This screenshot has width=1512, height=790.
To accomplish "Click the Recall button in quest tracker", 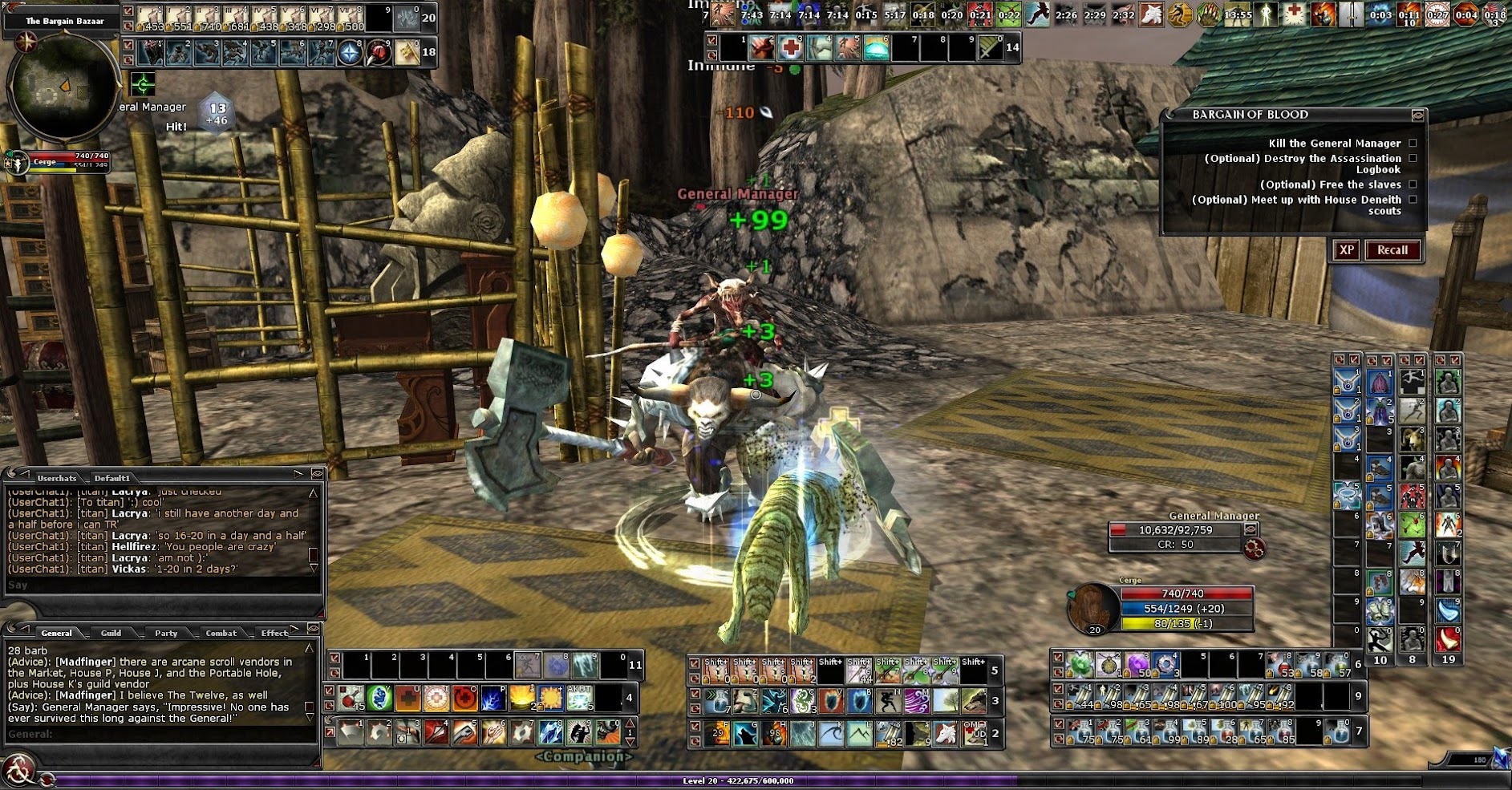I will [1392, 250].
